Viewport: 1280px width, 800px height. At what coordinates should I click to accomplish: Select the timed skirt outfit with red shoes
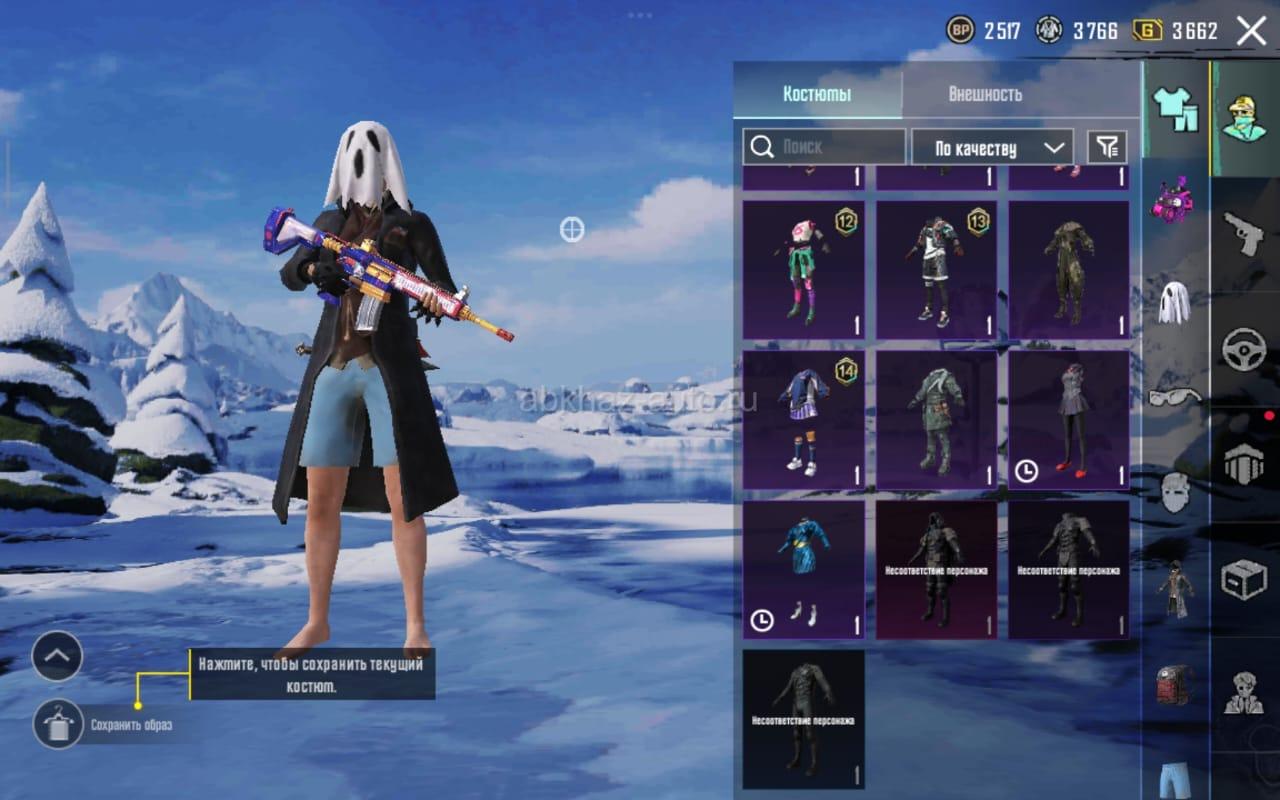click(1068, 420)
